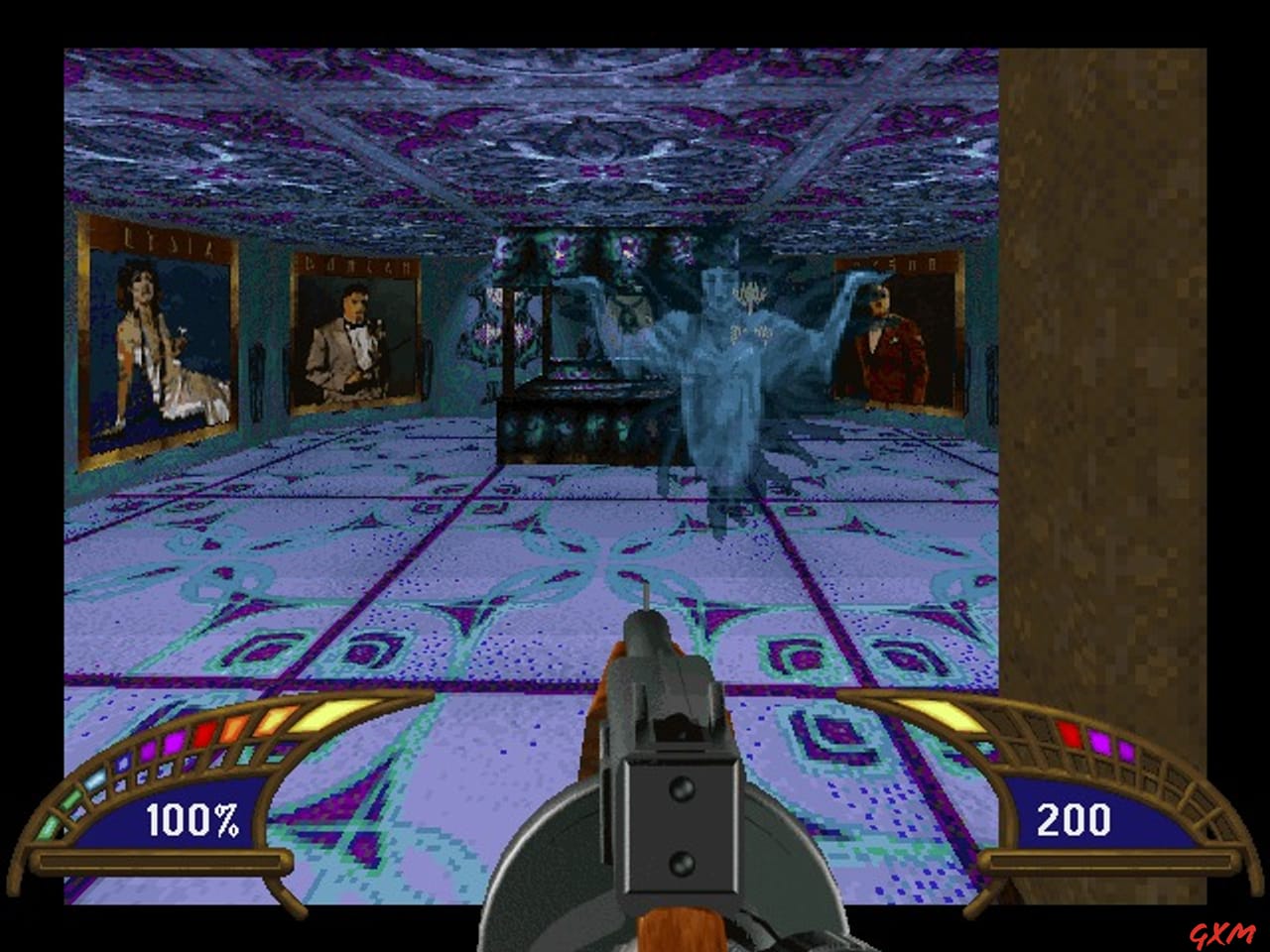This screenshot has height=952, width=1270.
Task: Expand the left gauge arc display
Action: tap(169, 764)
